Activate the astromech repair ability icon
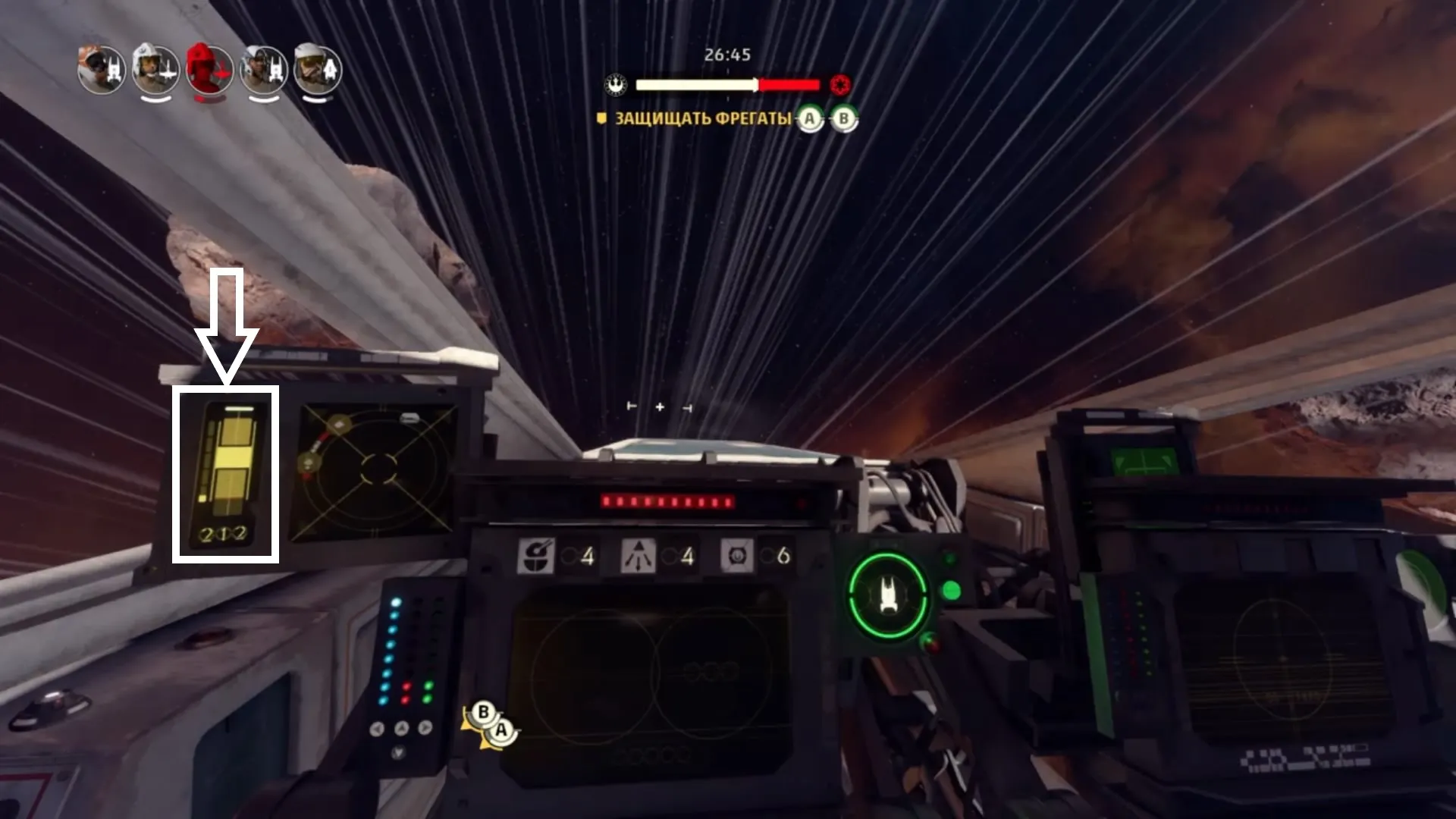This screenshot has height=819, width=1456. pos(536,556)
